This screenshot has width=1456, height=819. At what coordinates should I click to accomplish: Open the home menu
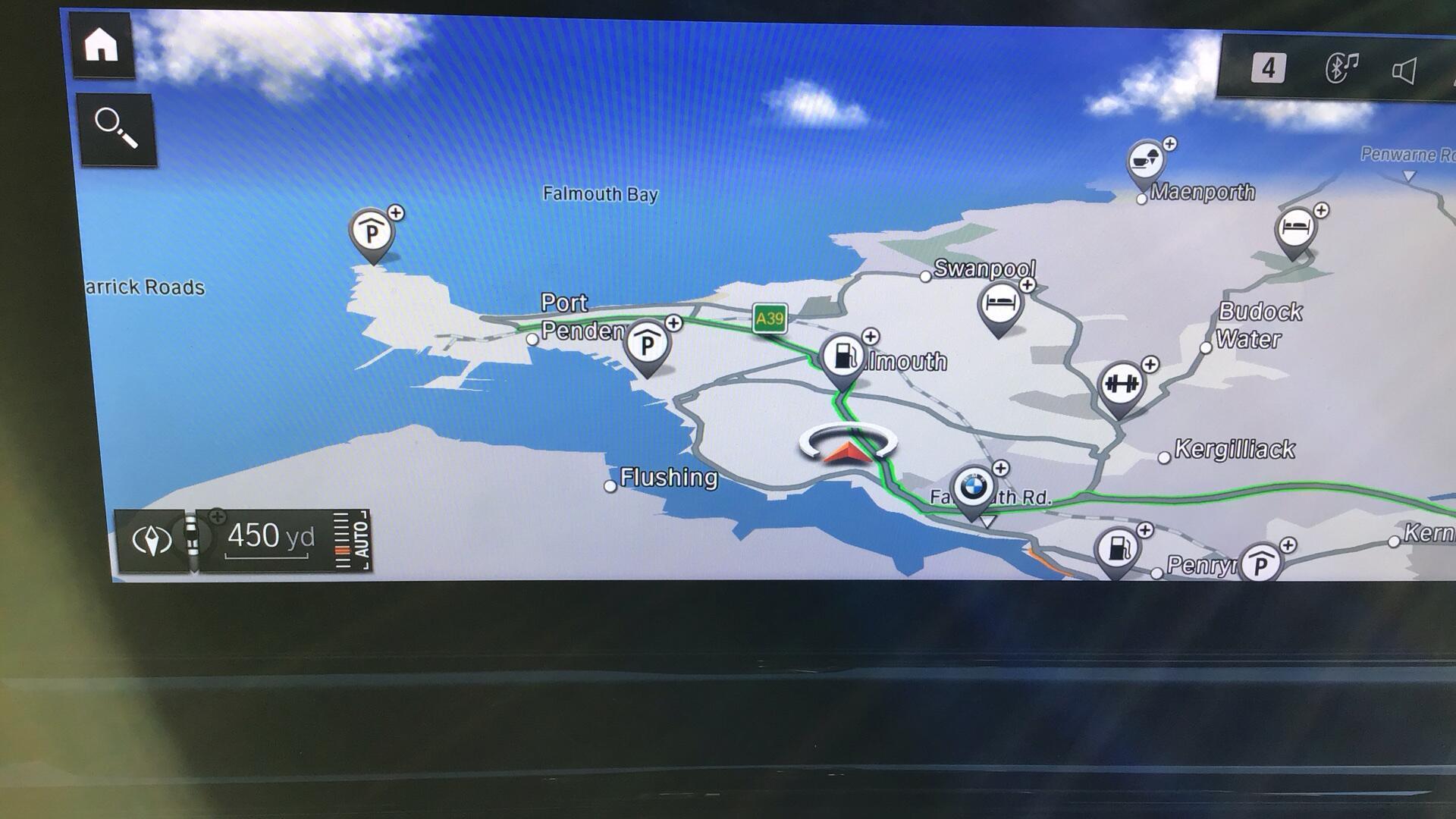click(102, 45)
